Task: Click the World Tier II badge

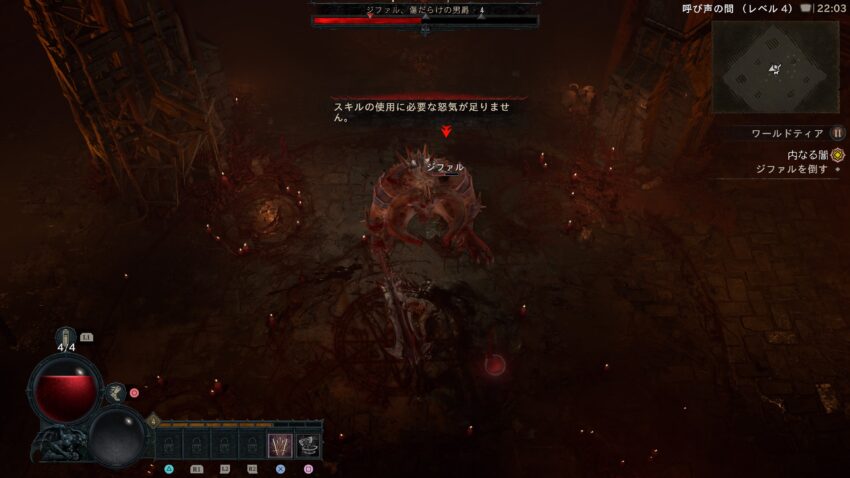Action: pyautogui.click(x=838, y=133)
